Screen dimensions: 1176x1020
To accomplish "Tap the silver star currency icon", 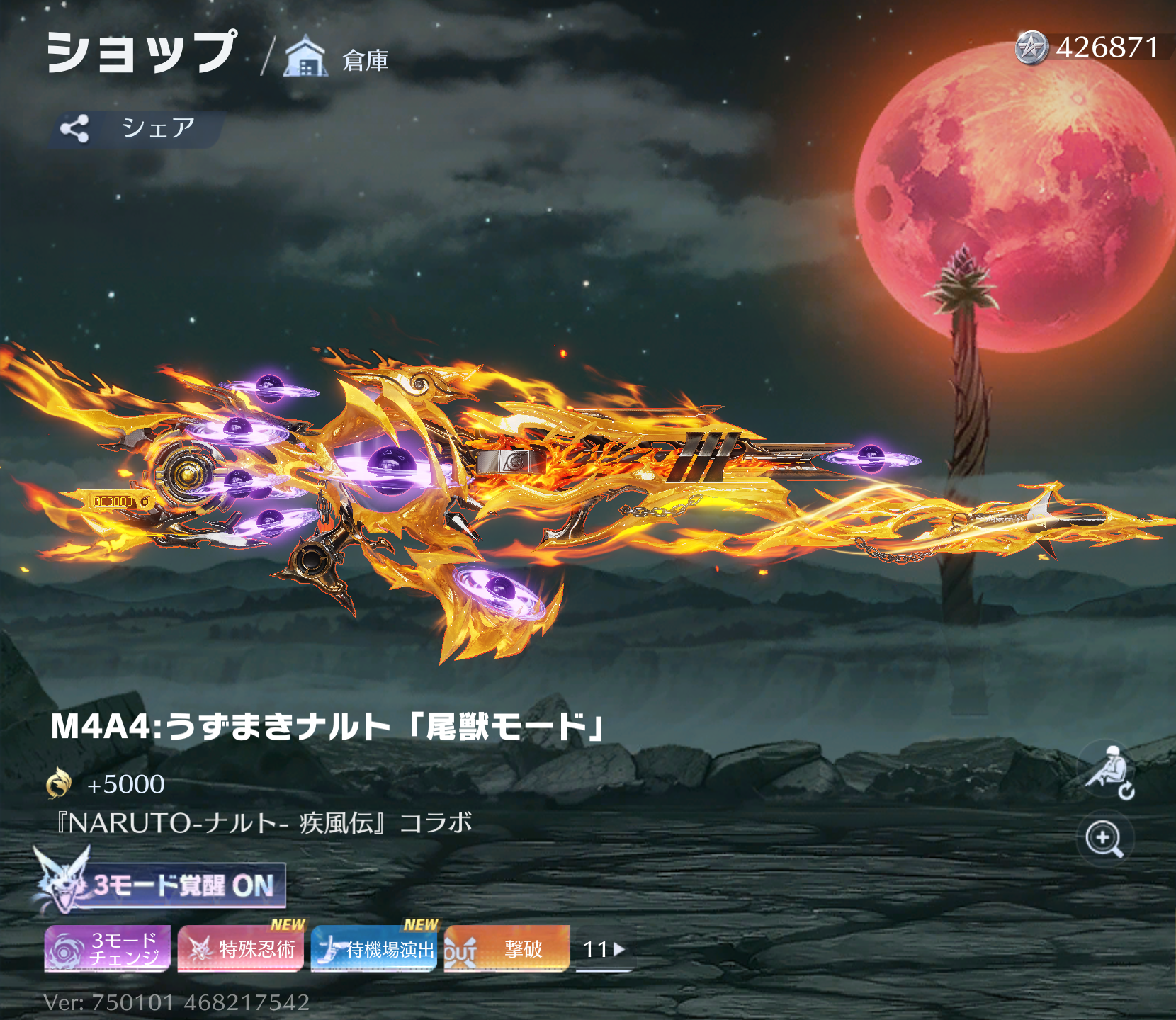I will pyautogui.click(x=1031, y=48).
